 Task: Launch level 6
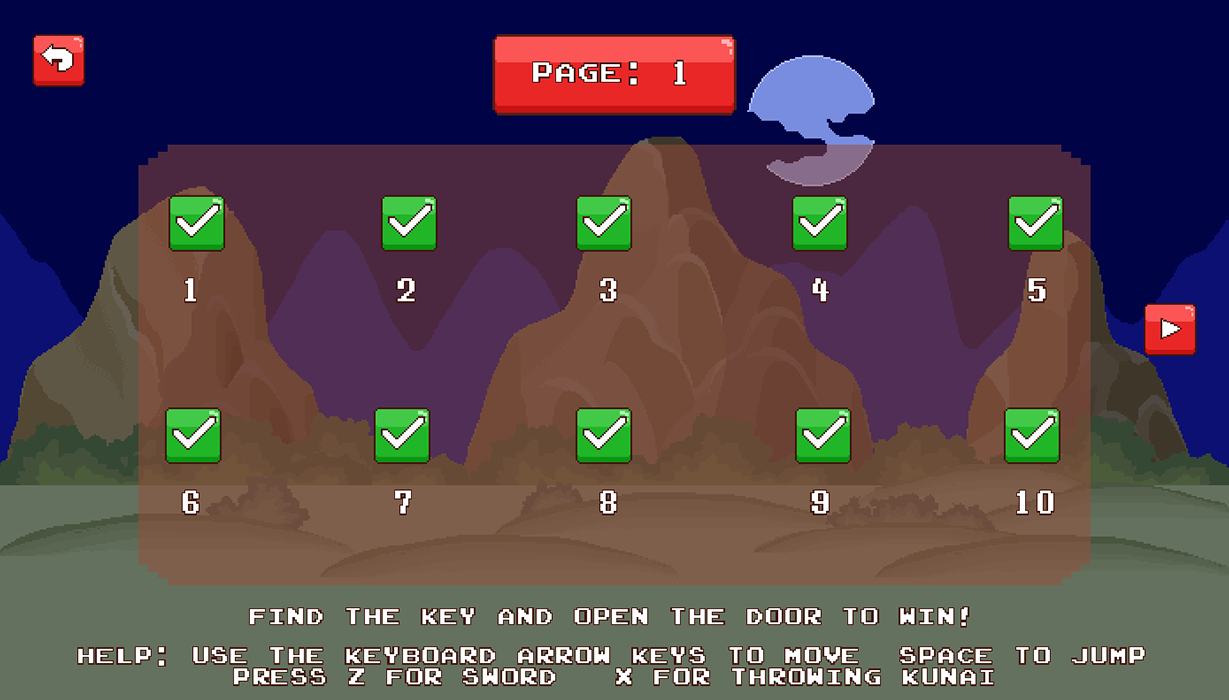click(193, 436)
